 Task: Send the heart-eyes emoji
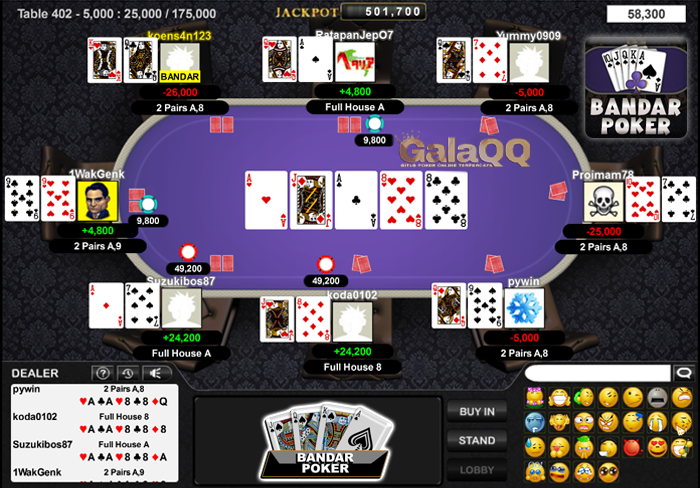click(x=658, y=446)
